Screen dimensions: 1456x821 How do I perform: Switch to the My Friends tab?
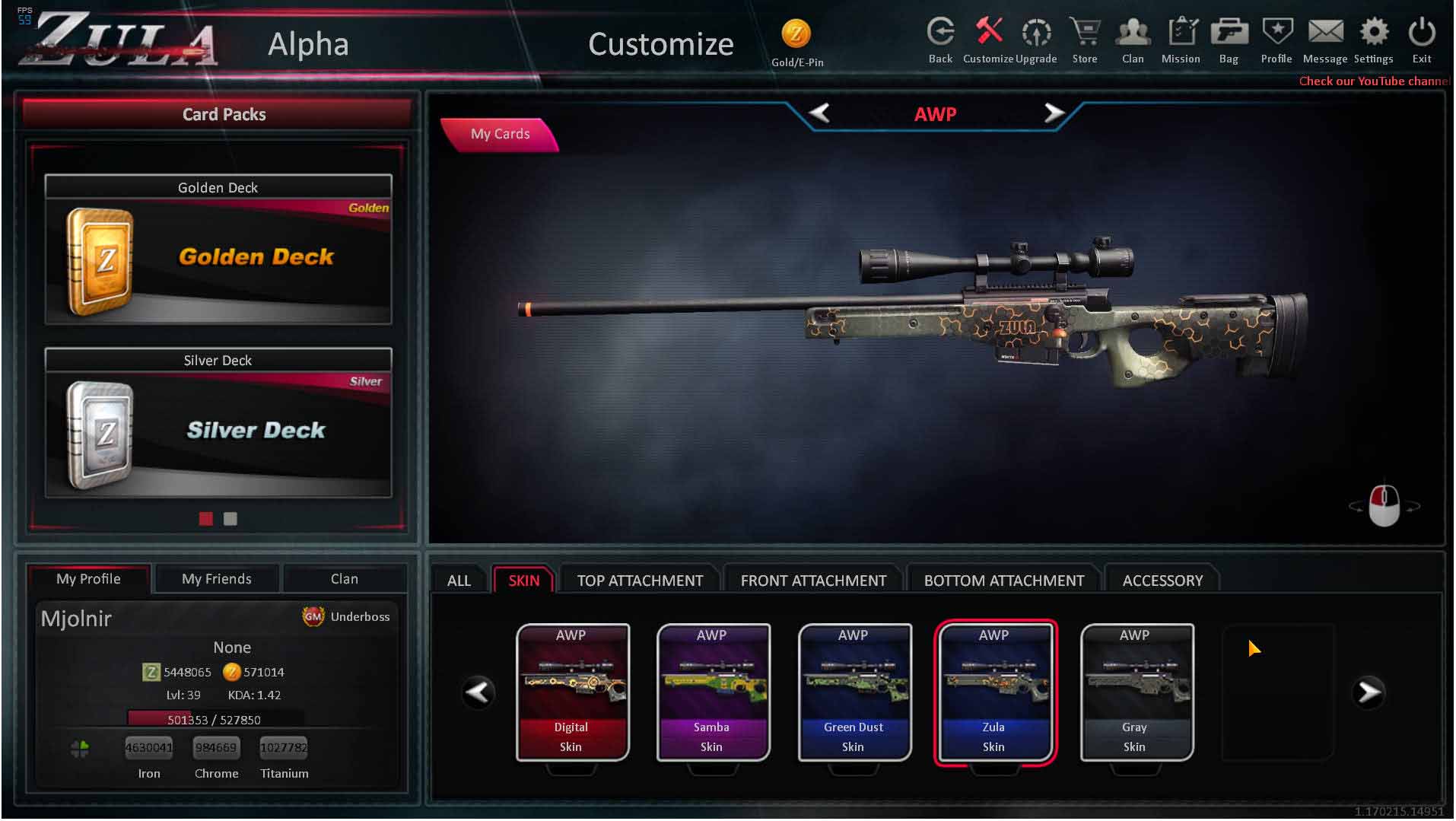[217, 579]
